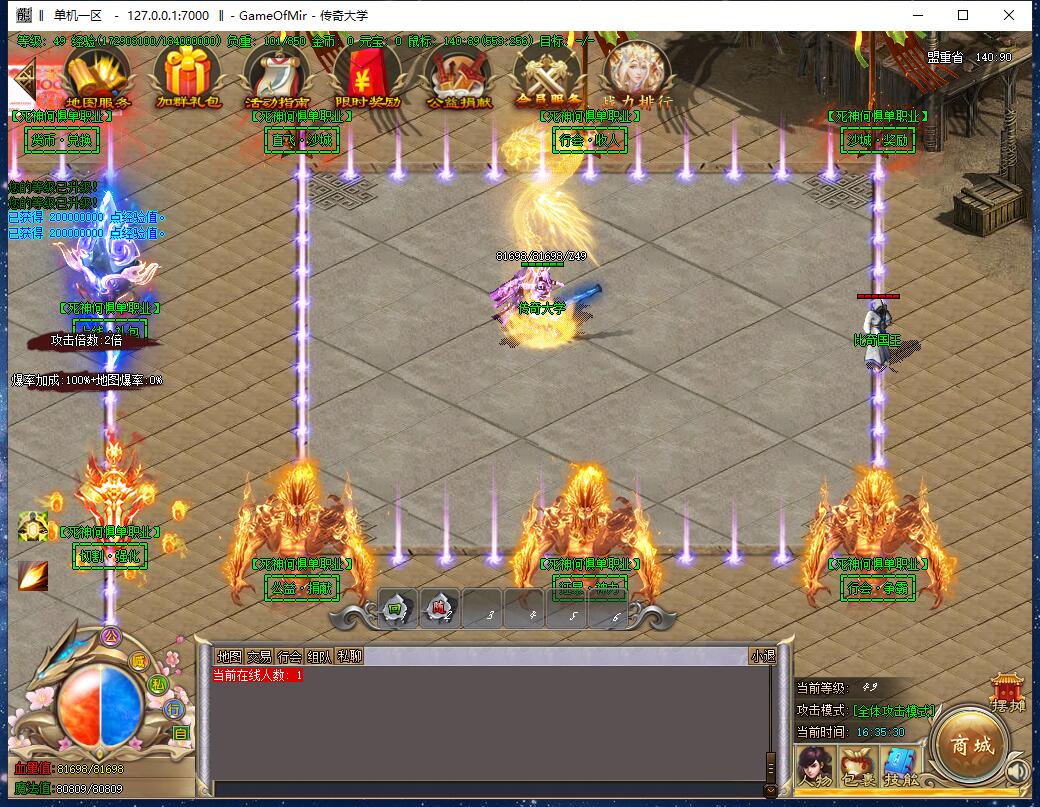Open the 摆摊 stall icon

pyautogui.click(x=1008, y=691)
